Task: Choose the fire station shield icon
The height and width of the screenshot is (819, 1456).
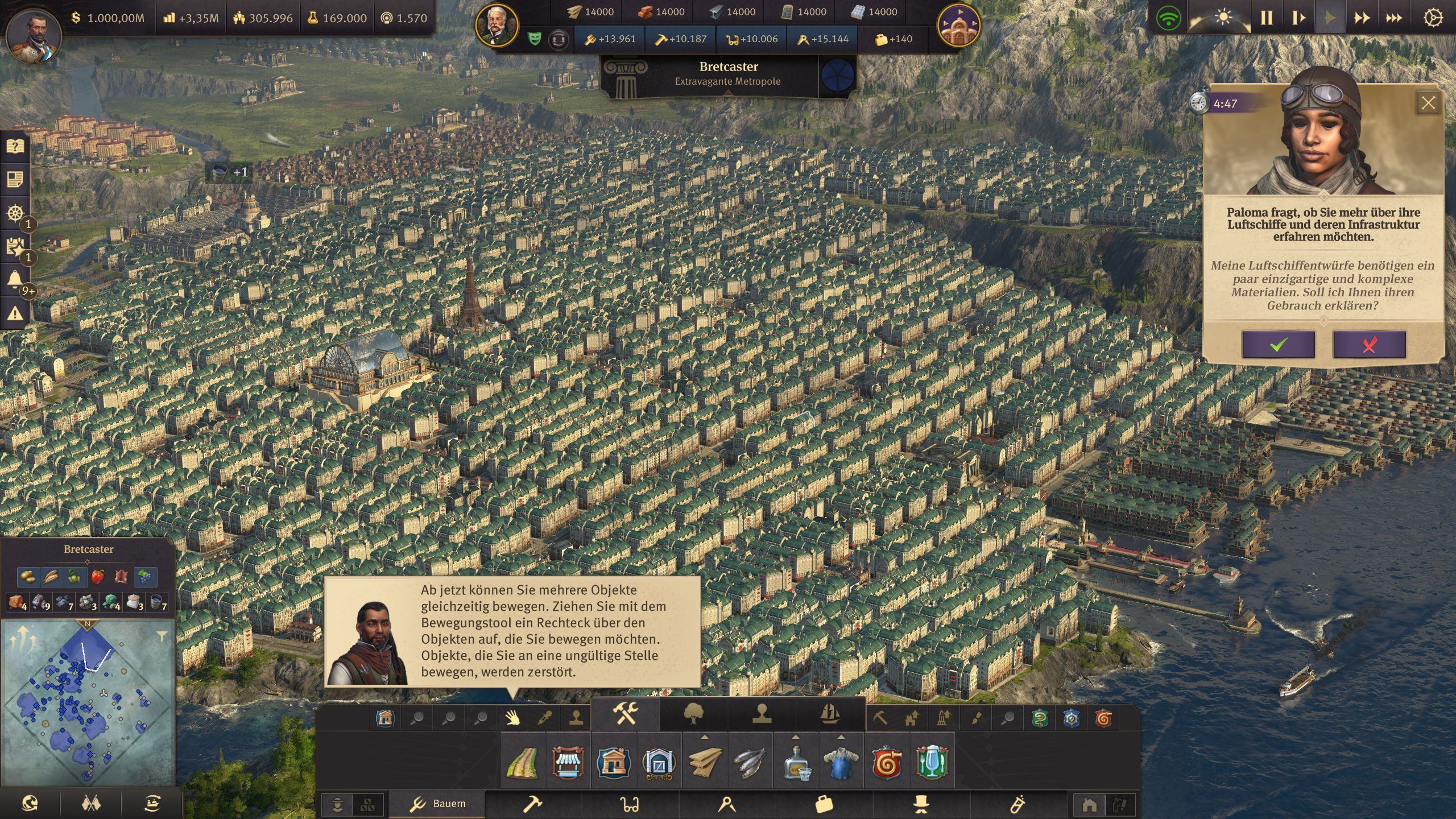Action: 887,762
